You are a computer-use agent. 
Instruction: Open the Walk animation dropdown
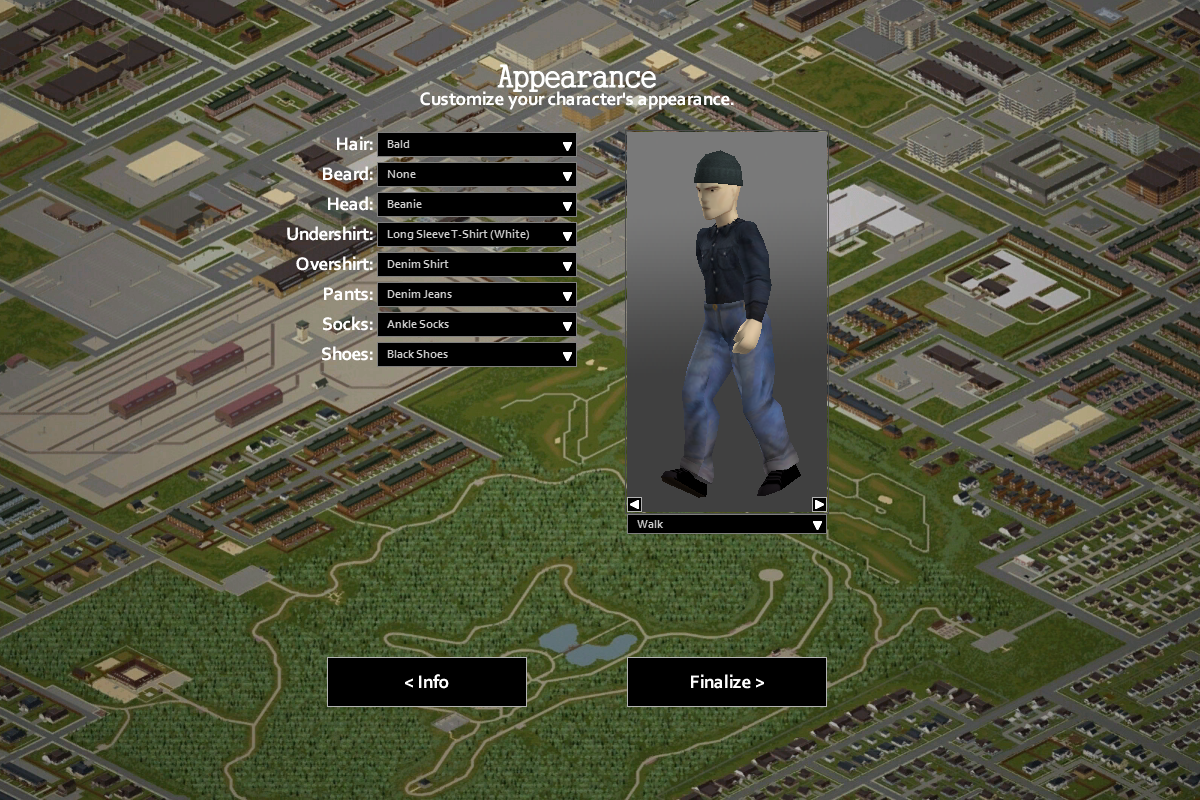727,524
